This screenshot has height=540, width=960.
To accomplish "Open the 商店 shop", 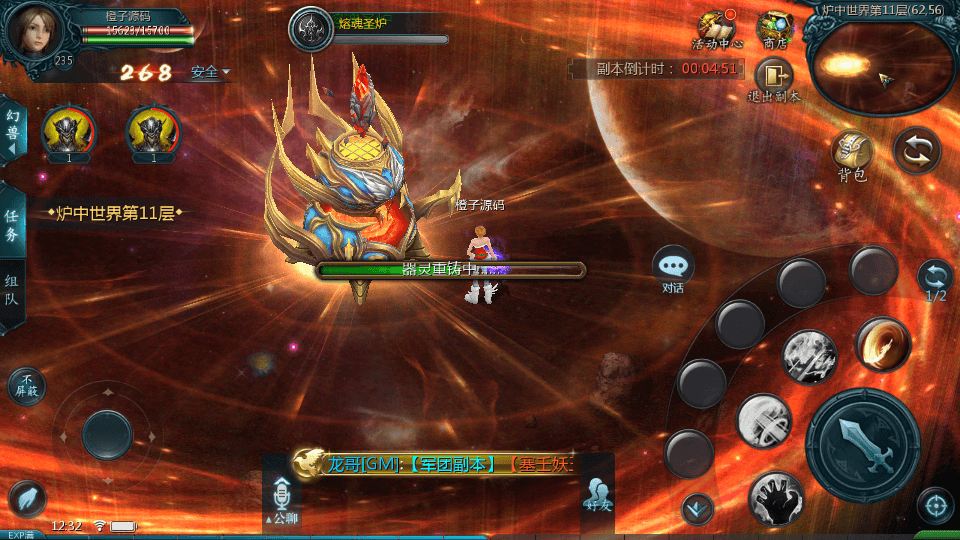I will (774, 28).
